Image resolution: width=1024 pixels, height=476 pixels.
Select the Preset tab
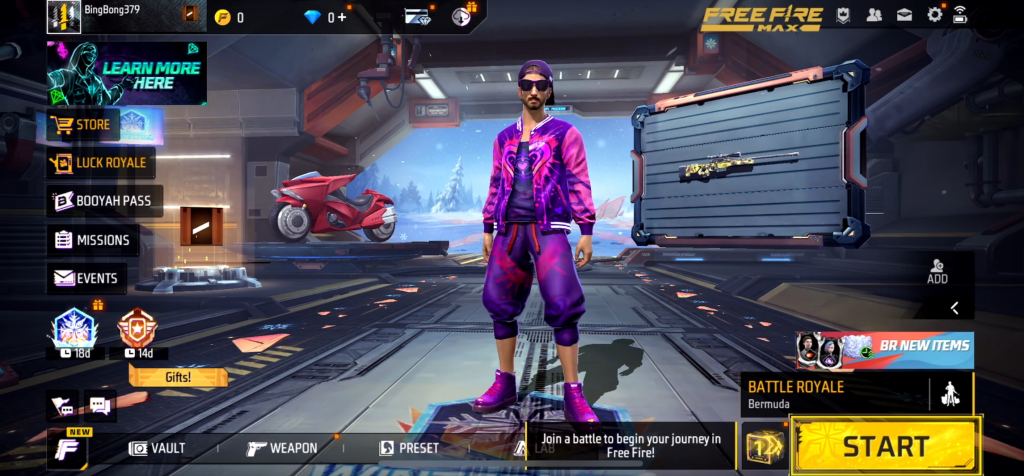click(x=409, y=448)
